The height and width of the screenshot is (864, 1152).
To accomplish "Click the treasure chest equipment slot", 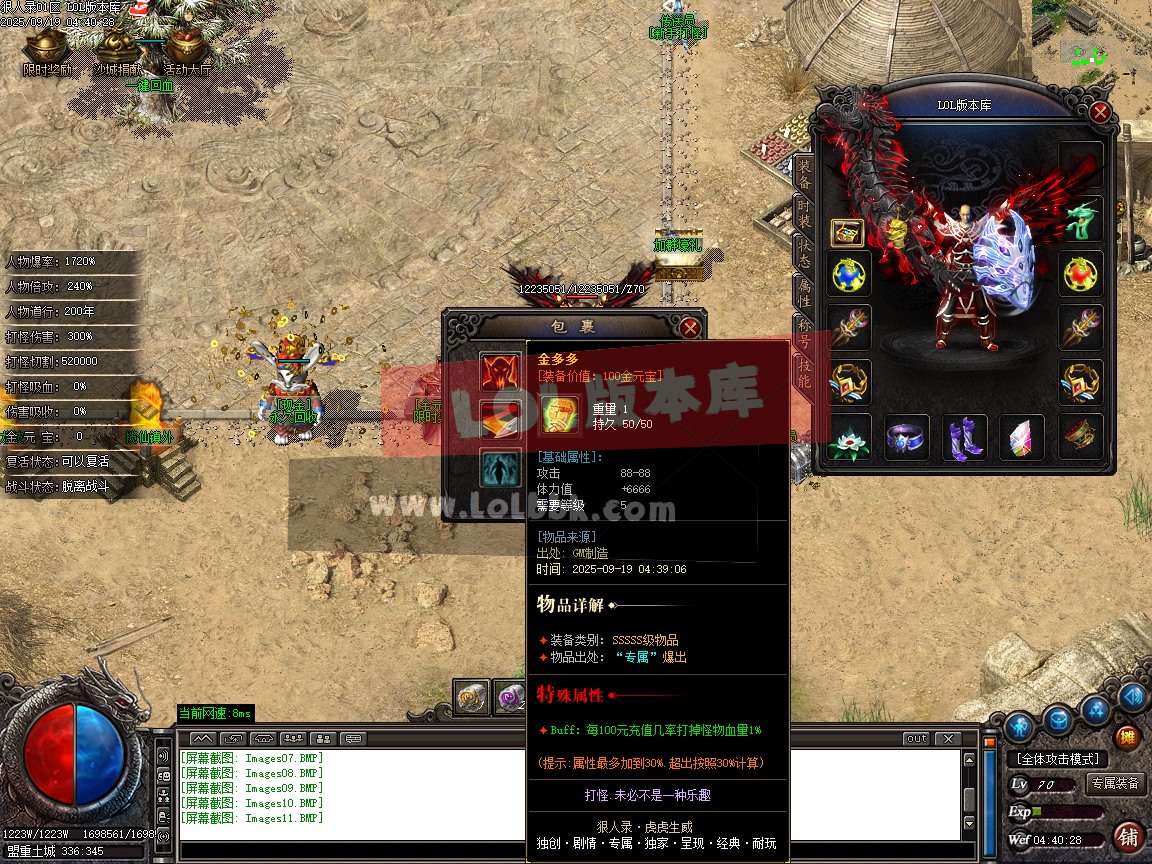I will (x=848, y=233).
